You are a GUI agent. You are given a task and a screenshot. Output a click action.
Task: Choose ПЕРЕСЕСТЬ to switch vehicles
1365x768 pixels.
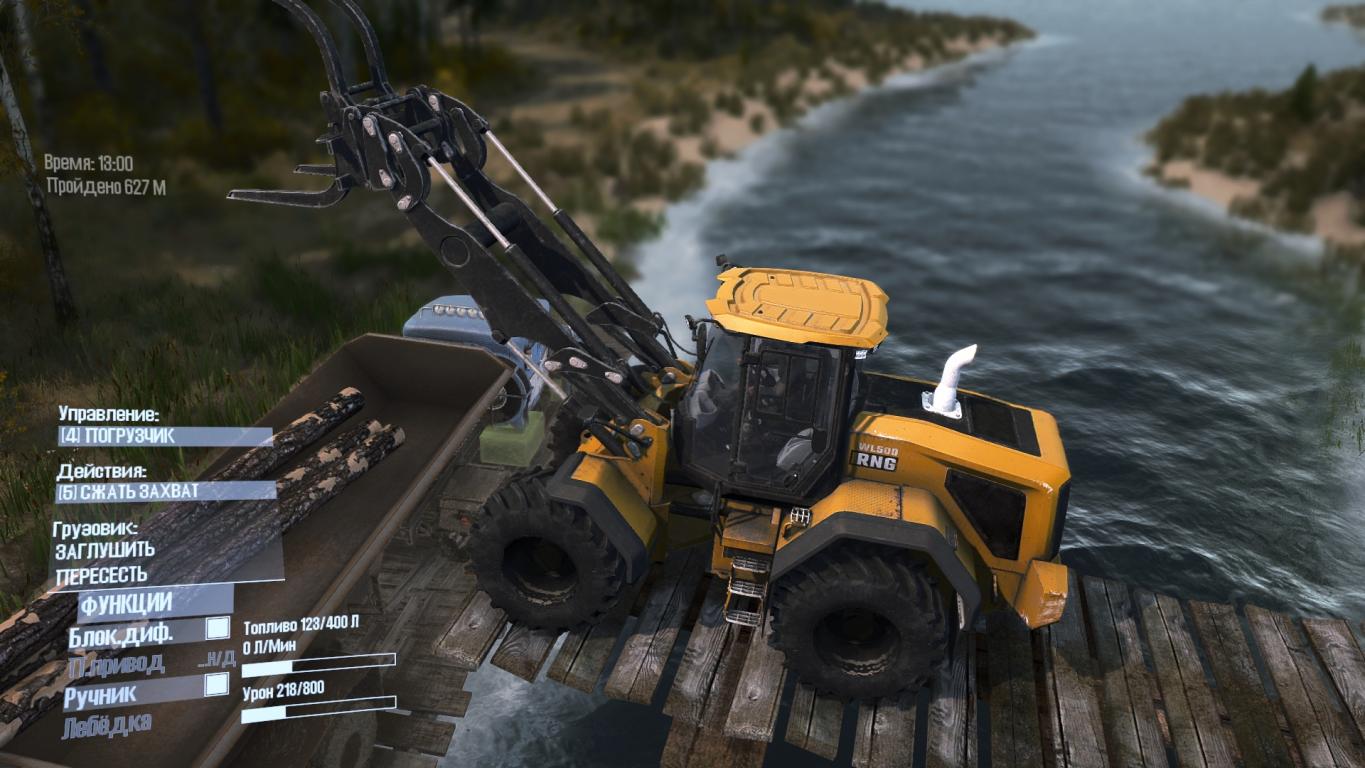102,575
